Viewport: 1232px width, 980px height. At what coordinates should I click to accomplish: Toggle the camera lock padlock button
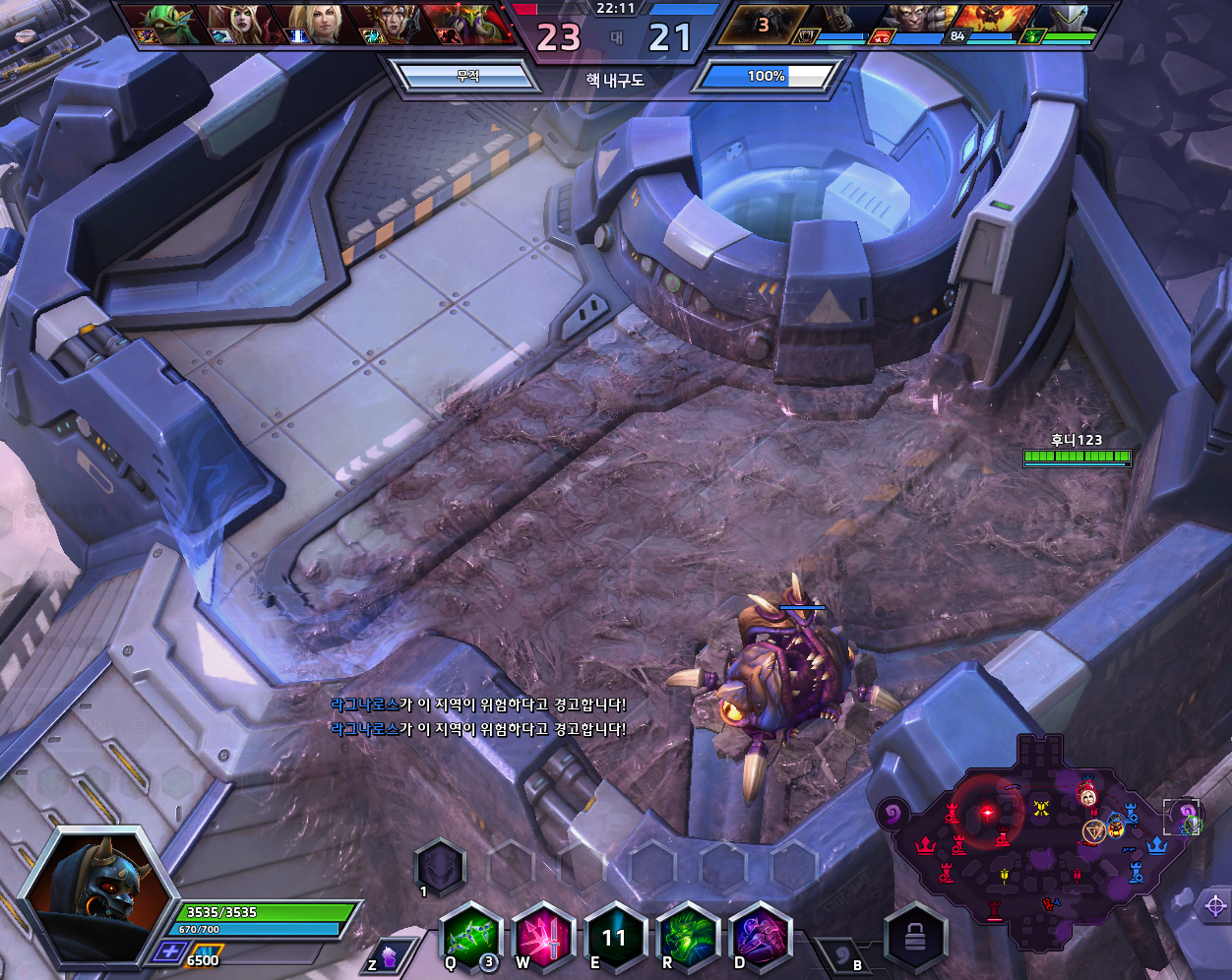[915, 940]
